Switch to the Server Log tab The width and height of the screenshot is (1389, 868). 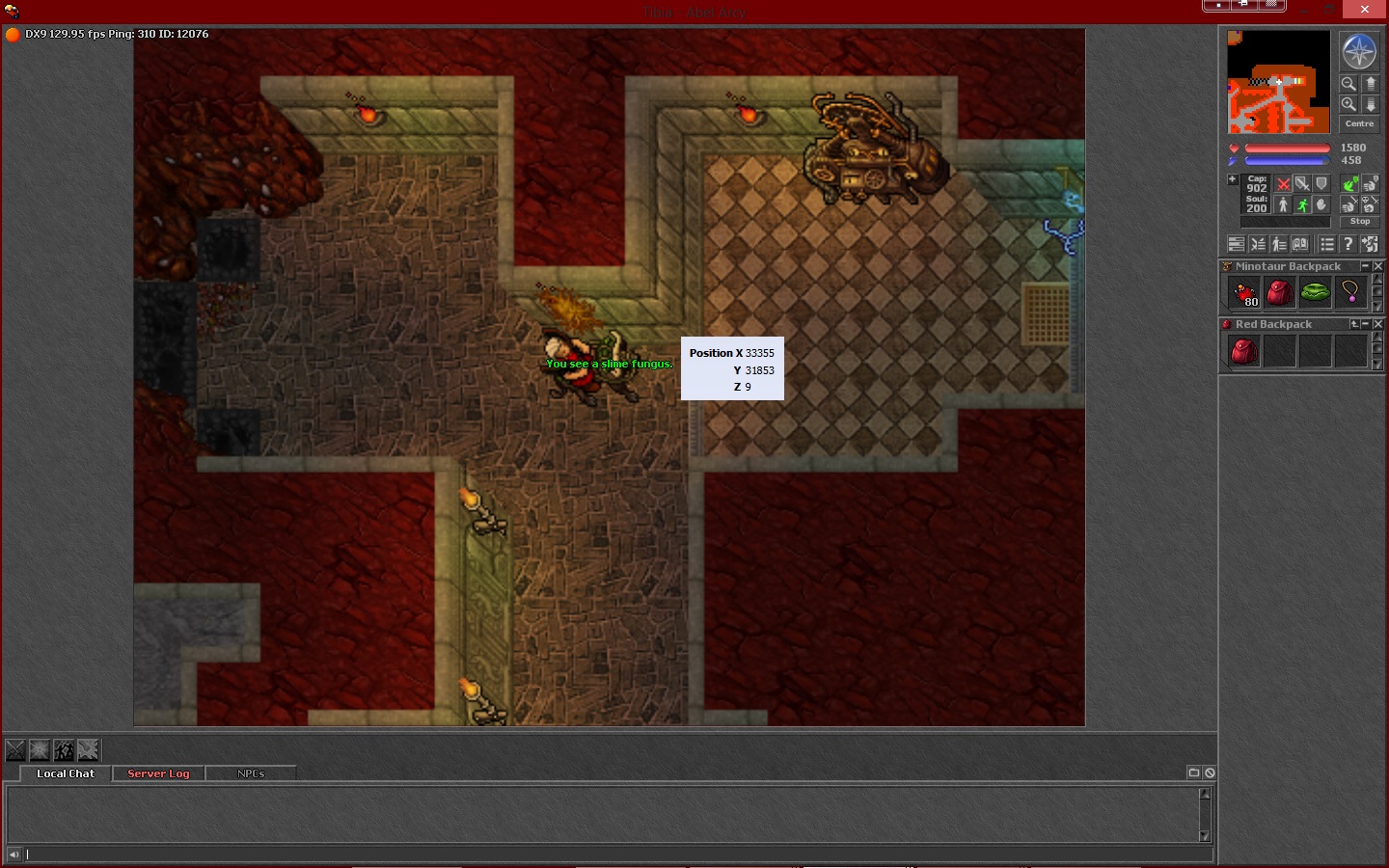[x=158, y=773]
